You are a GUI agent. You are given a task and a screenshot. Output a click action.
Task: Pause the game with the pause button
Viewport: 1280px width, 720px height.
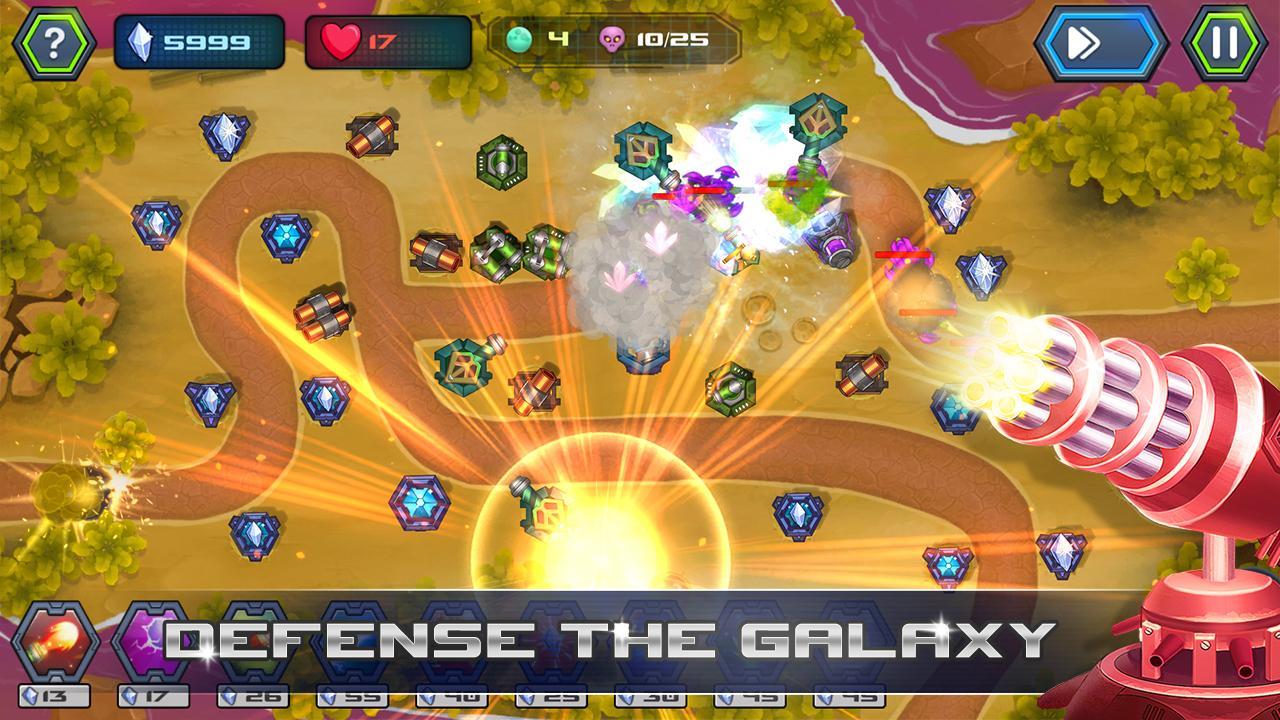(x=1225, y=40)
